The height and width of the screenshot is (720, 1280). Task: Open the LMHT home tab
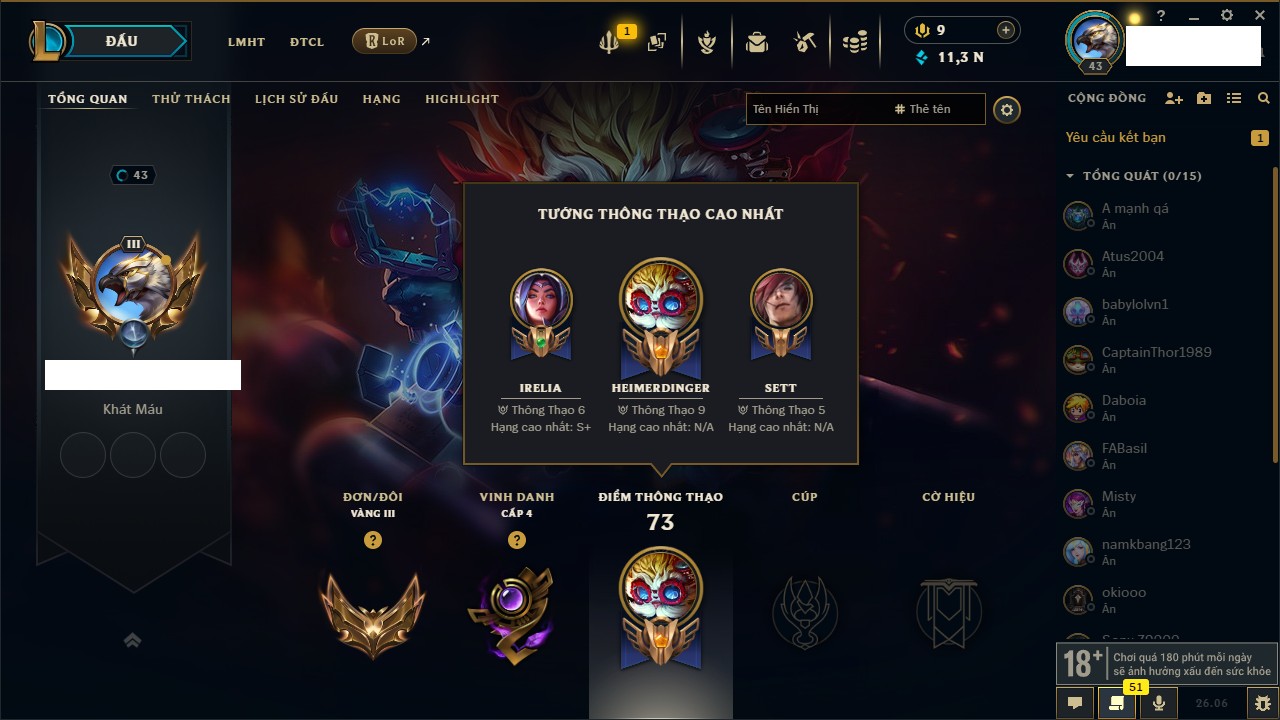tap(246, 42)
